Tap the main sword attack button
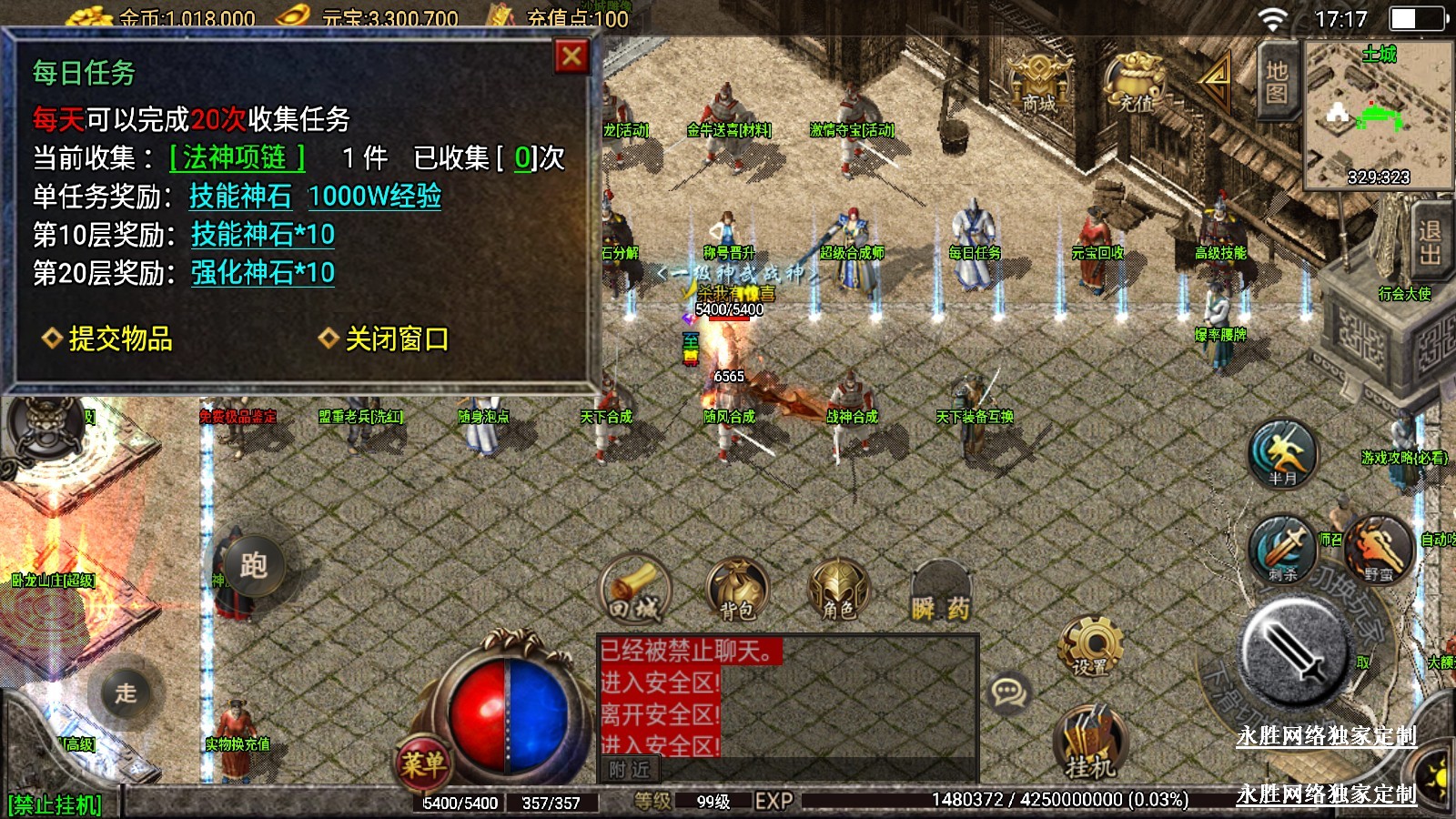 click(1293, 649)
